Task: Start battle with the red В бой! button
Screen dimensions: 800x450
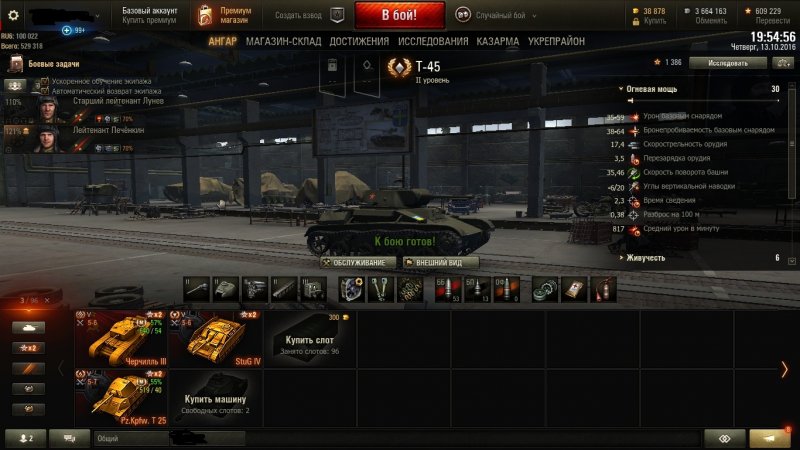Action: [400, 16]
